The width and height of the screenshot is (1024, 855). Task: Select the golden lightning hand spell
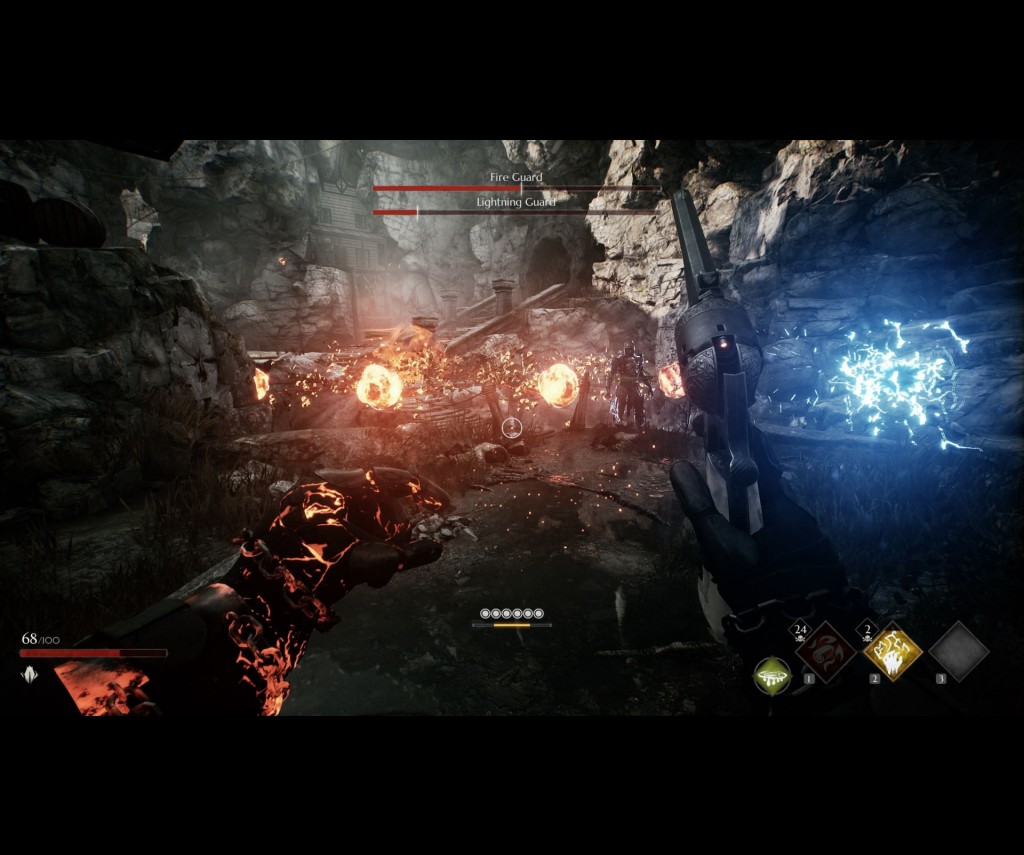coord(892,651)
